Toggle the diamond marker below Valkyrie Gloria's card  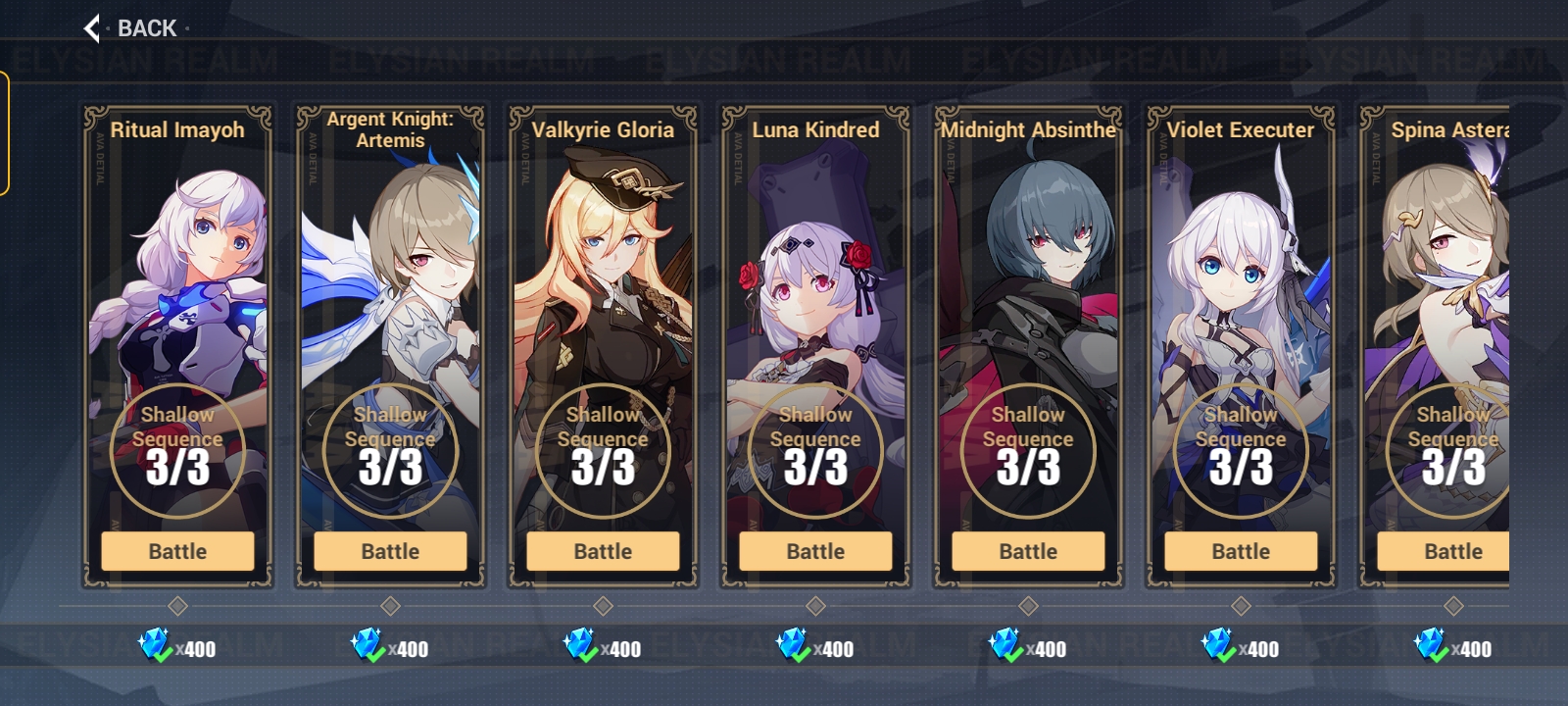[x=602, y=605]
